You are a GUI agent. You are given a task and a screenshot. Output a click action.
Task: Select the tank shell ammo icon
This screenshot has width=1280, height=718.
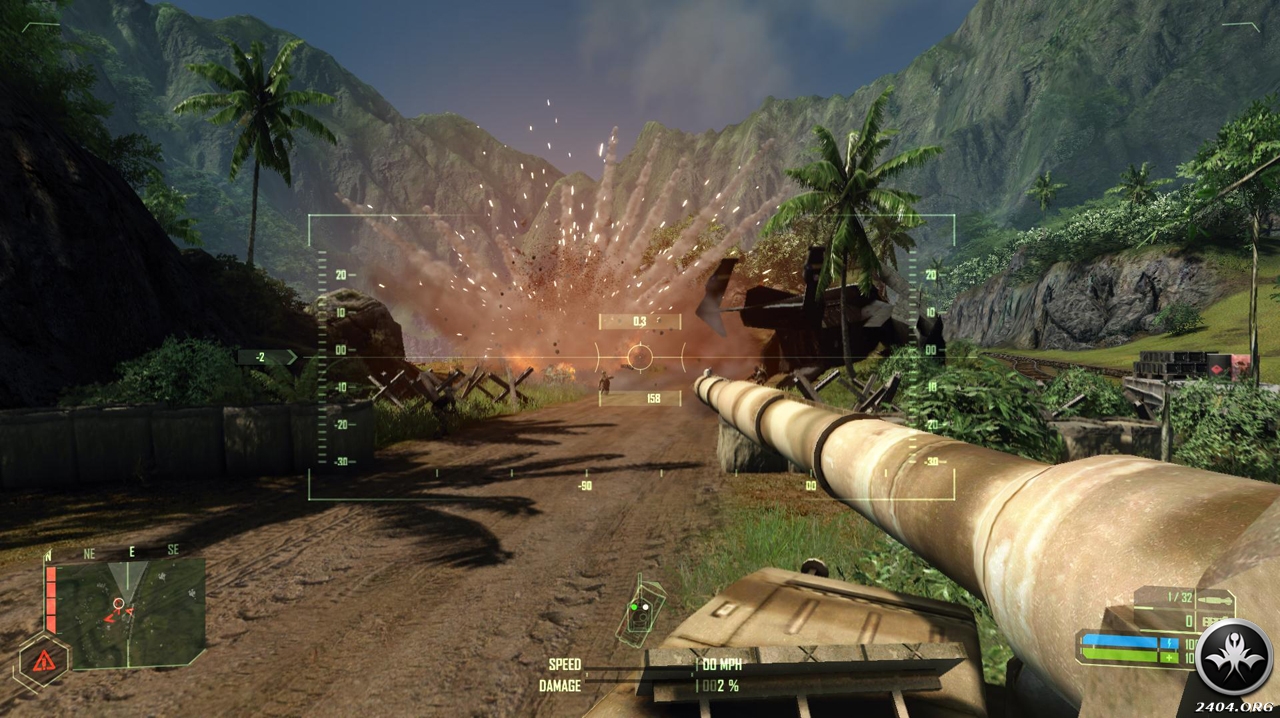coord(1213,599)
